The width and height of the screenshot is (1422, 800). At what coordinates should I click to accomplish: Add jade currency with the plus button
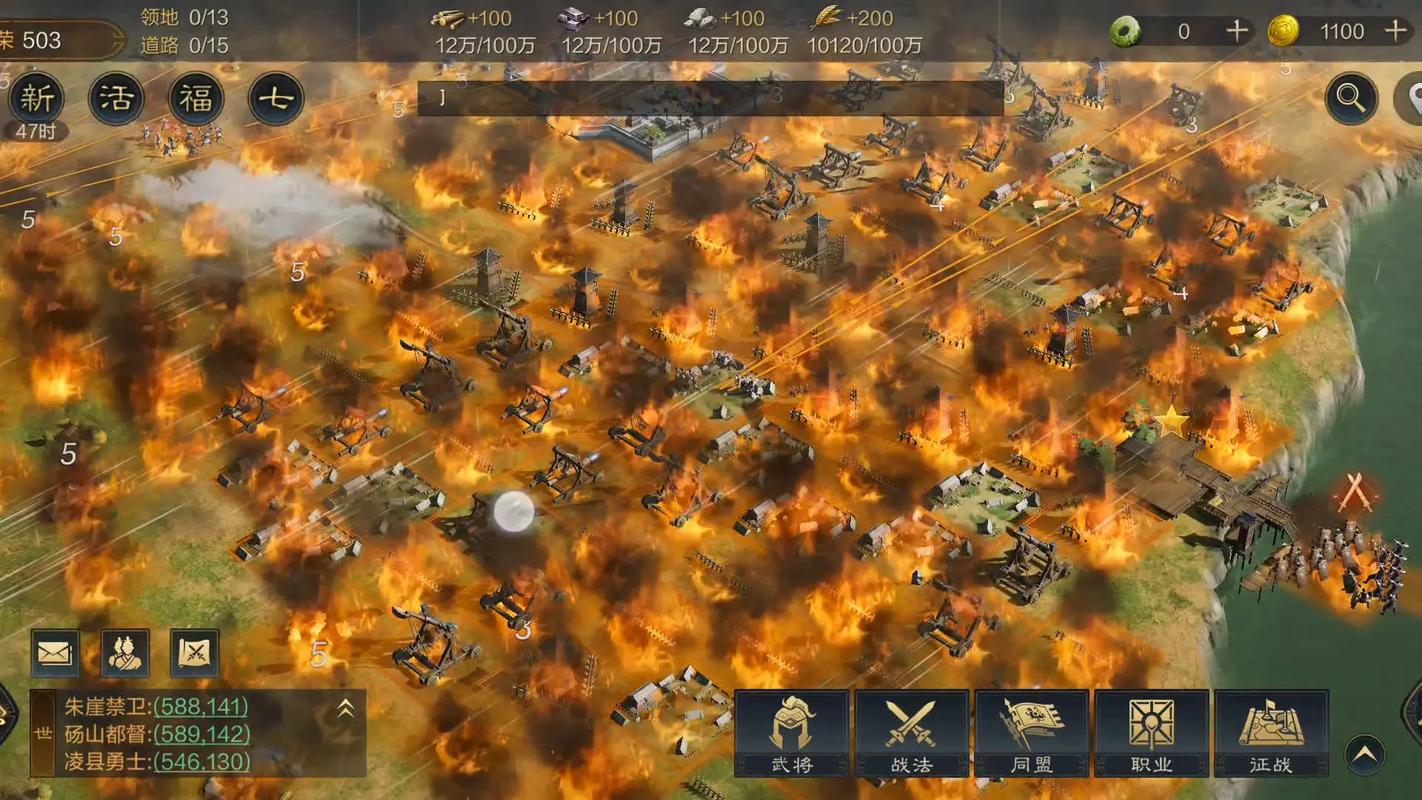[x=1237, y=31]
